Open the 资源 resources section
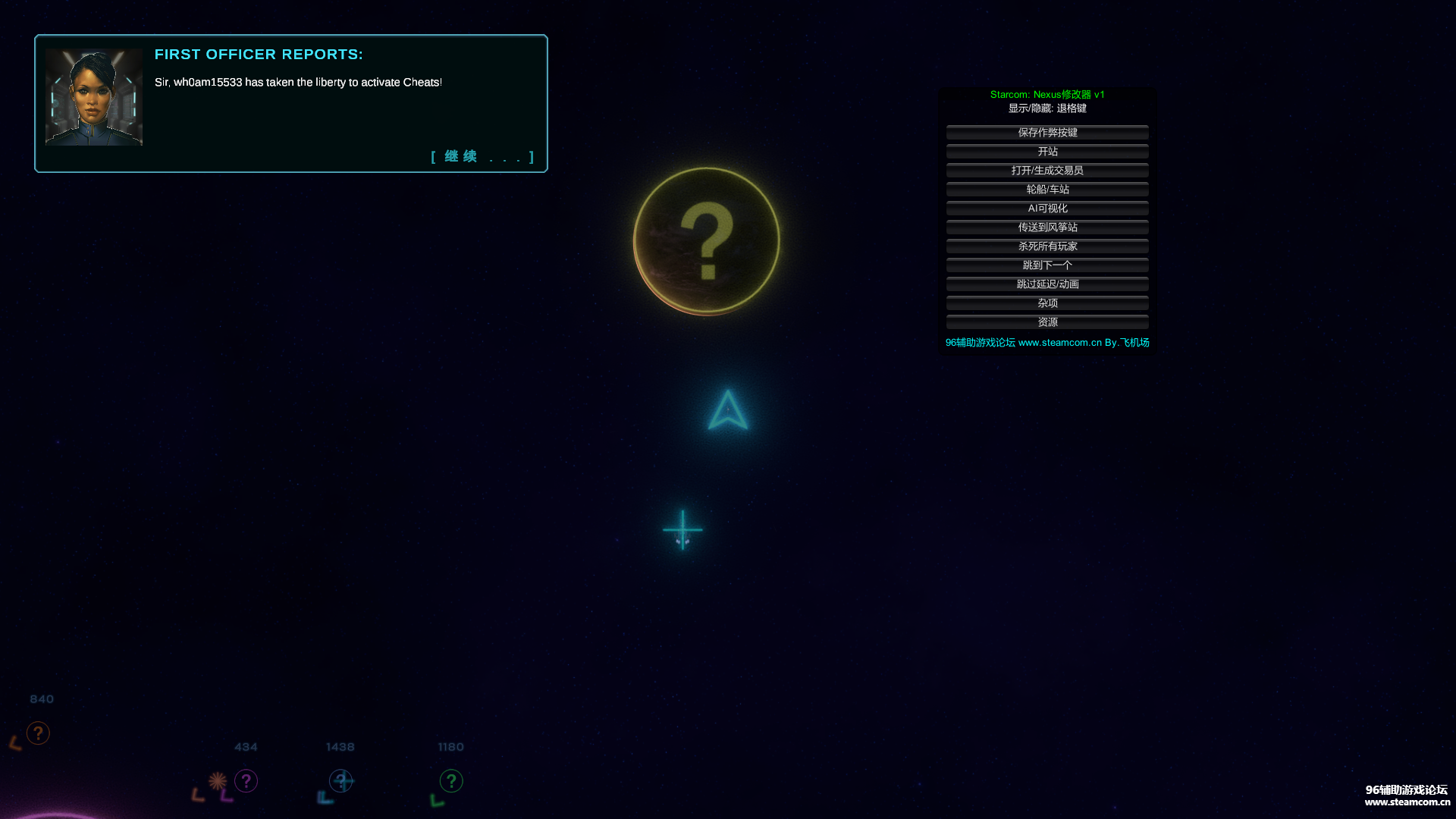The height and width of the screenshot is (819, 1456). click(x=1047, y=322)
